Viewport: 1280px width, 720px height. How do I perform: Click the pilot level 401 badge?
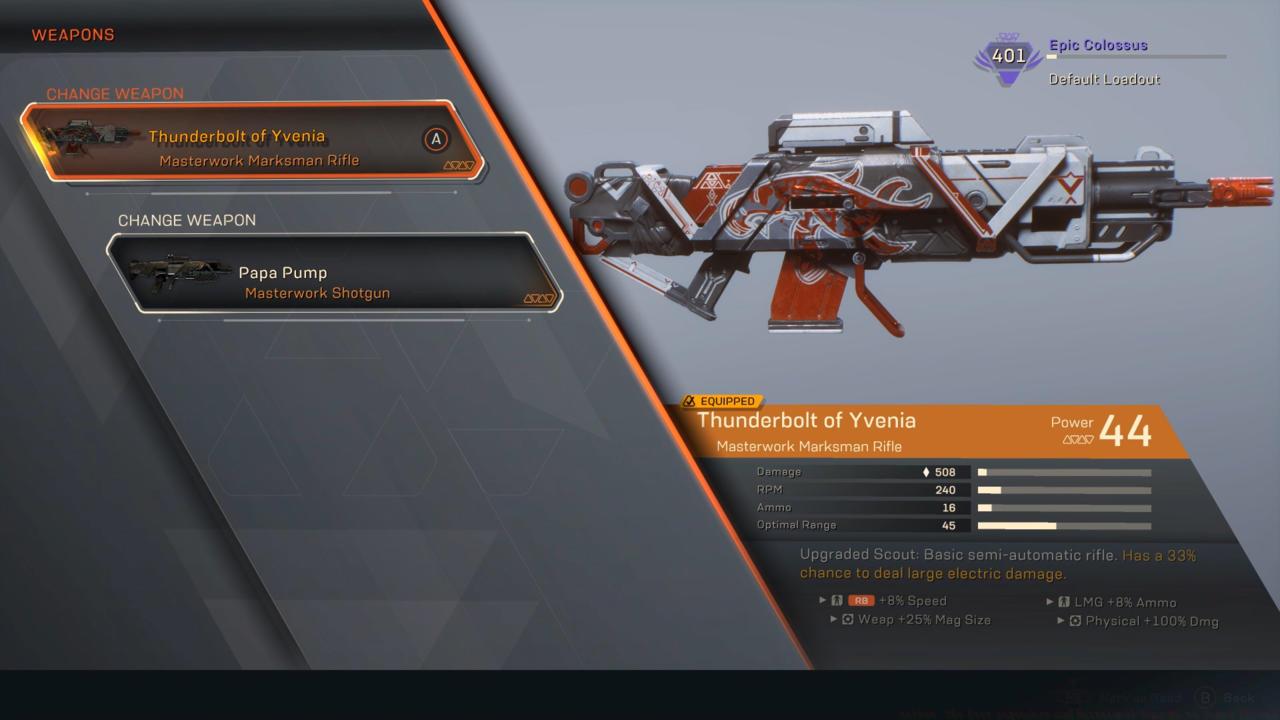[x=1005, y=57]
